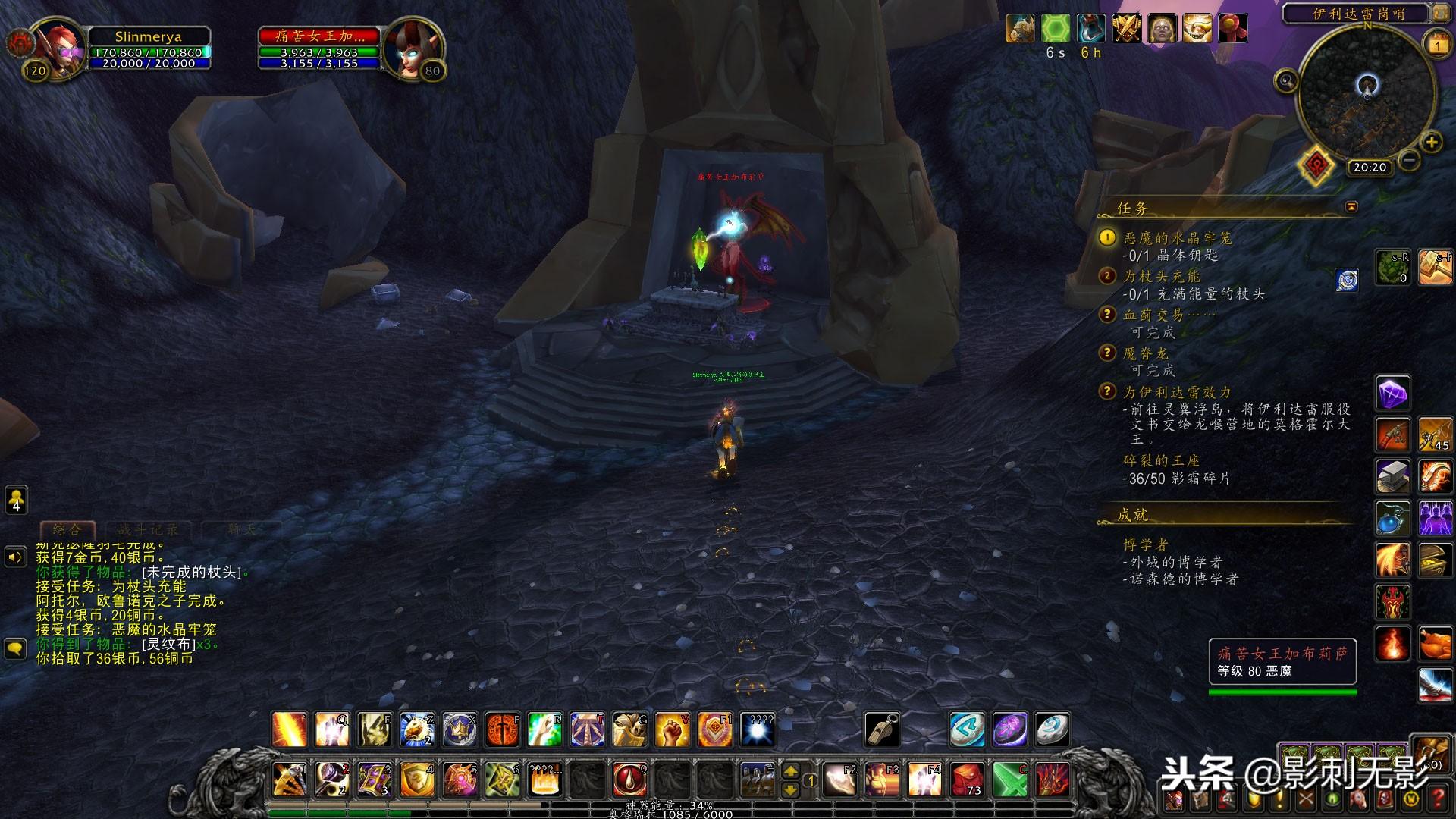Collapse the quest tracker header
The image size is (1456, 819).
[x=1351, y=207]
